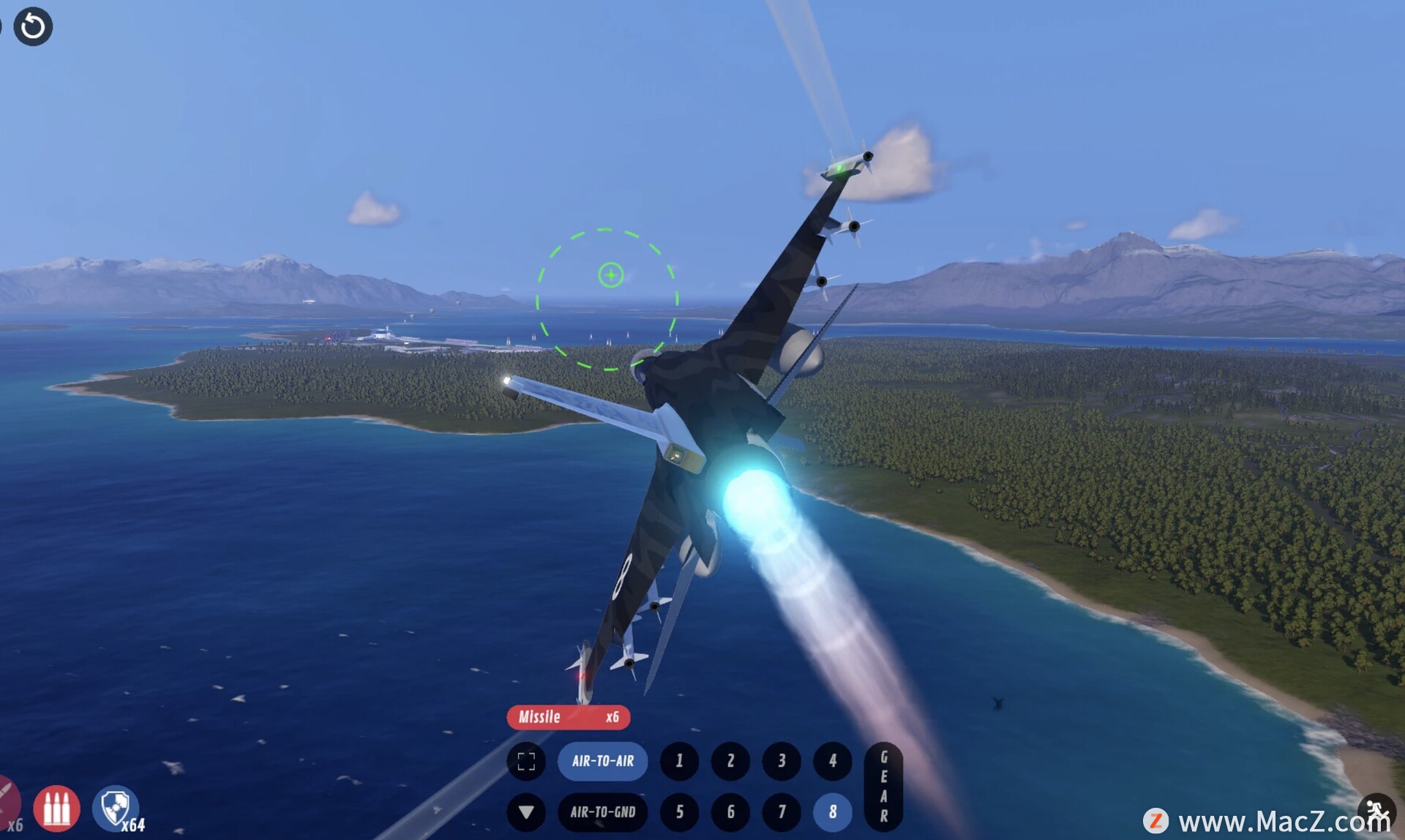1405x840 pixels.
Task: Choose camera view number 3
Action: click(x=782, y=761)
